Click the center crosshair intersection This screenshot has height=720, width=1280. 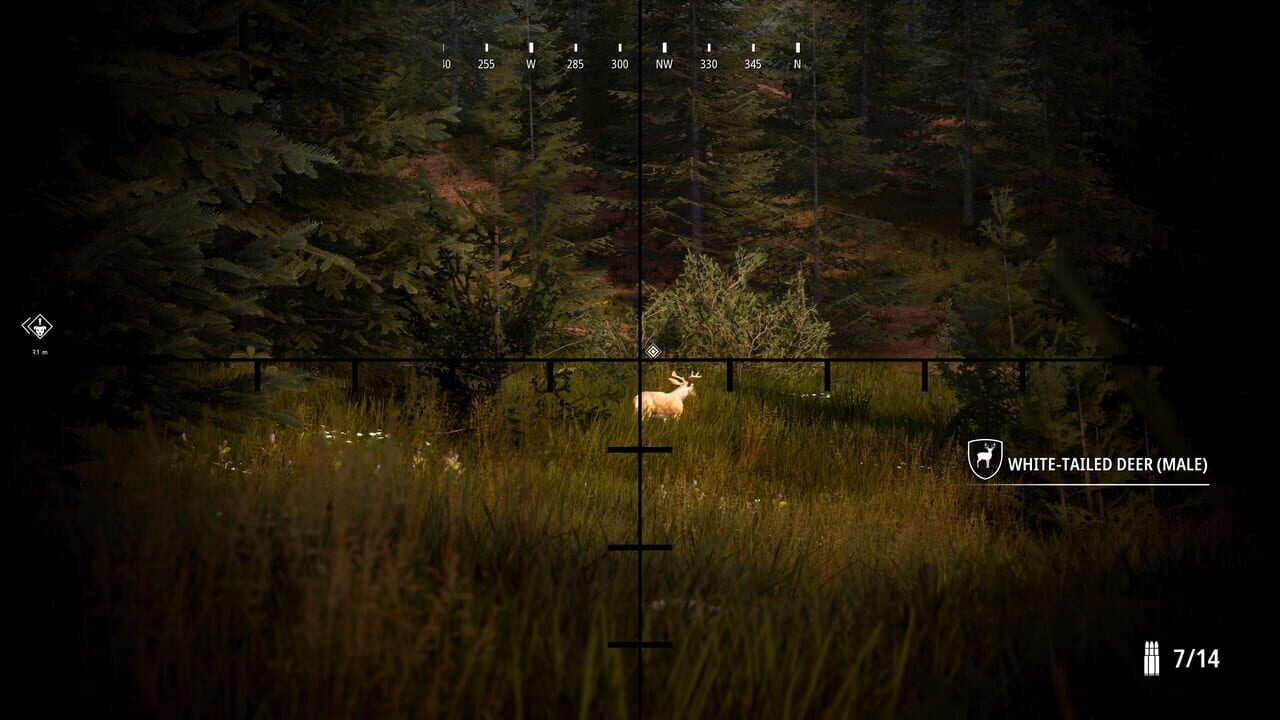[x=640, y=358]
